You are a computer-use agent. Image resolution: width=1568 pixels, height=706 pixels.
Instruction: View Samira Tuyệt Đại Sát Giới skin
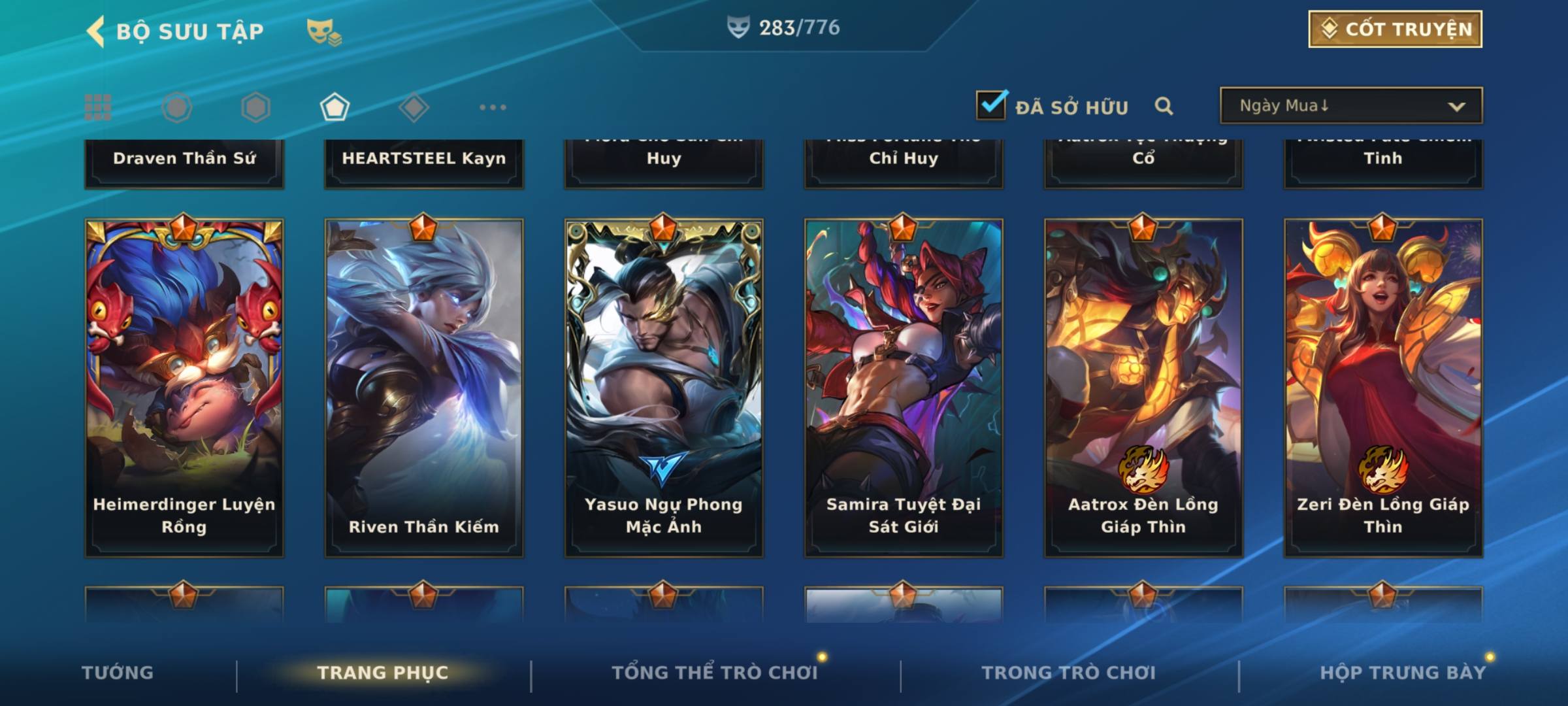coord(904,388)
